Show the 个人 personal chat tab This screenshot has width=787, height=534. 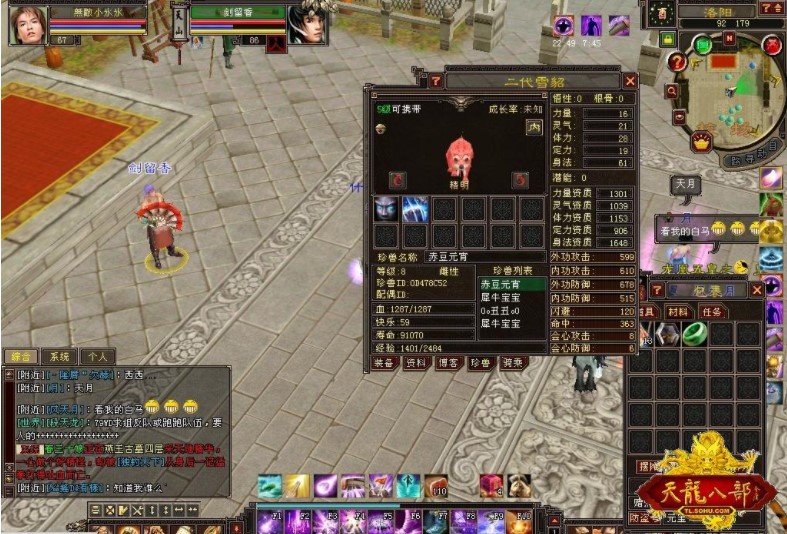[x=96, y=356]
